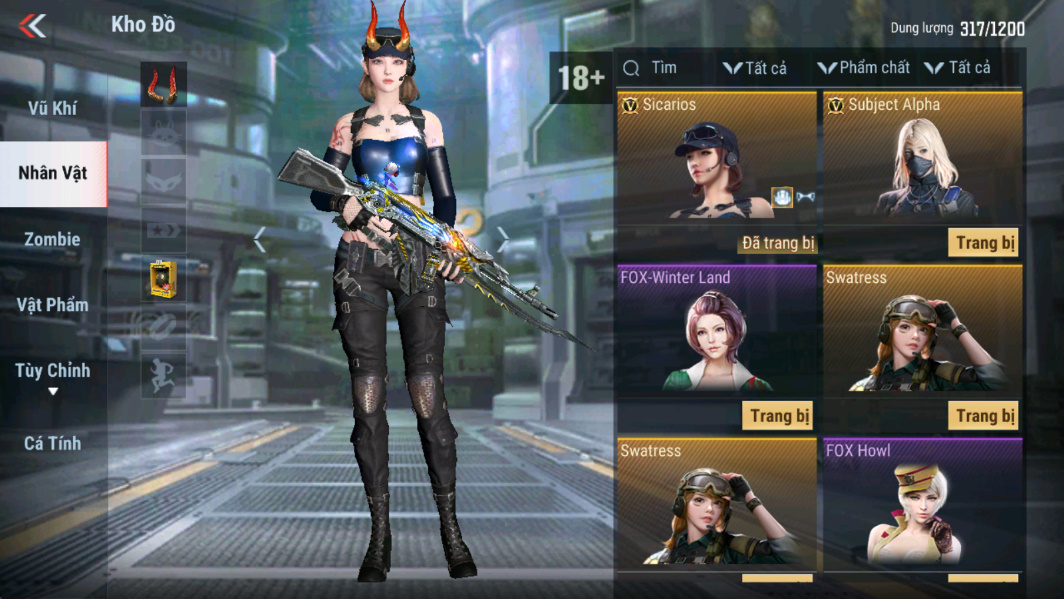This screenshot has width=1064, height=599.
Task: Switch to the Vũ Khí tab
Action: tap(52, 108)
